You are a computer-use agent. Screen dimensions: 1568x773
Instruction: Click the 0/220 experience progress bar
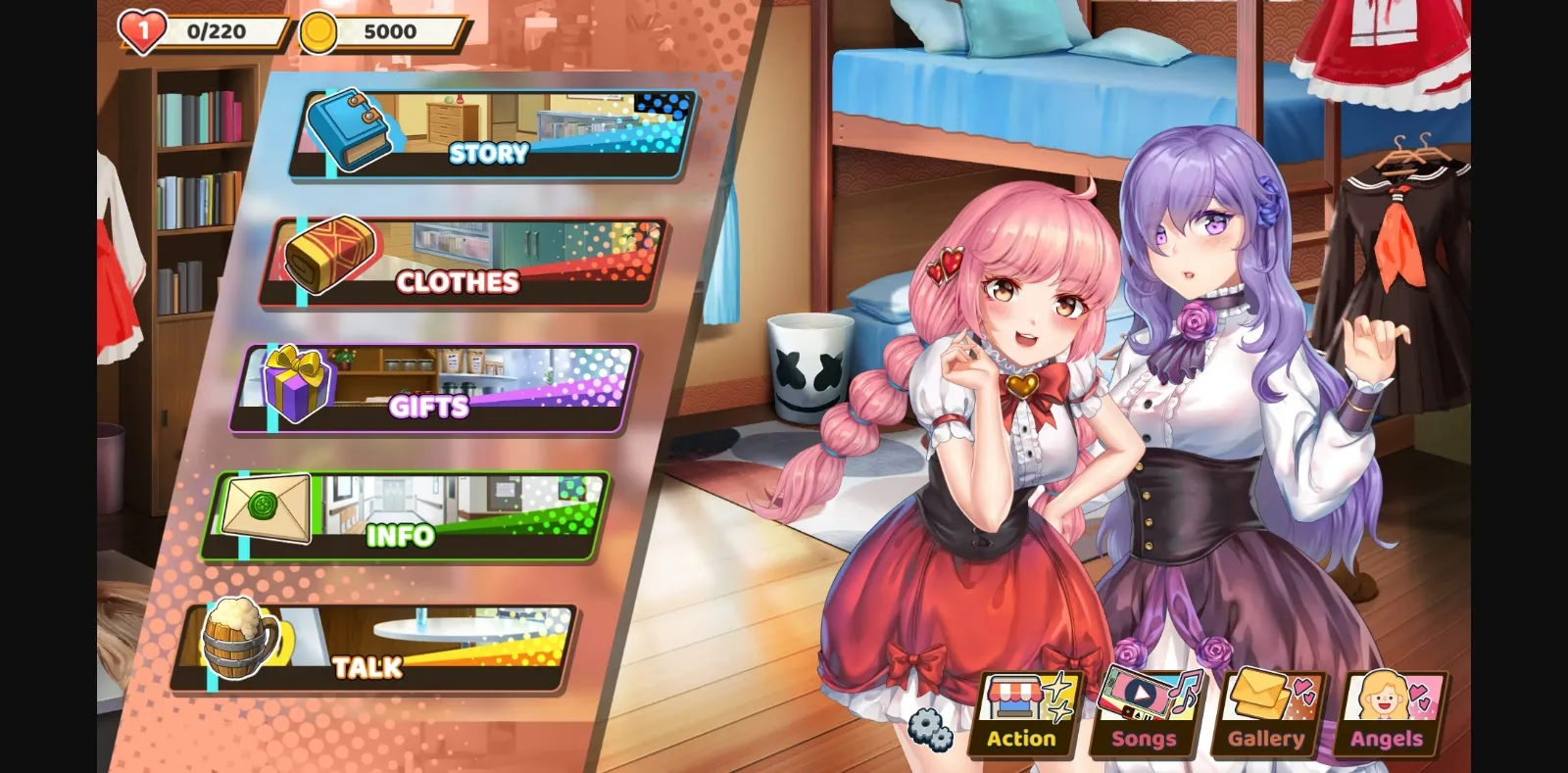pos(216,29)
